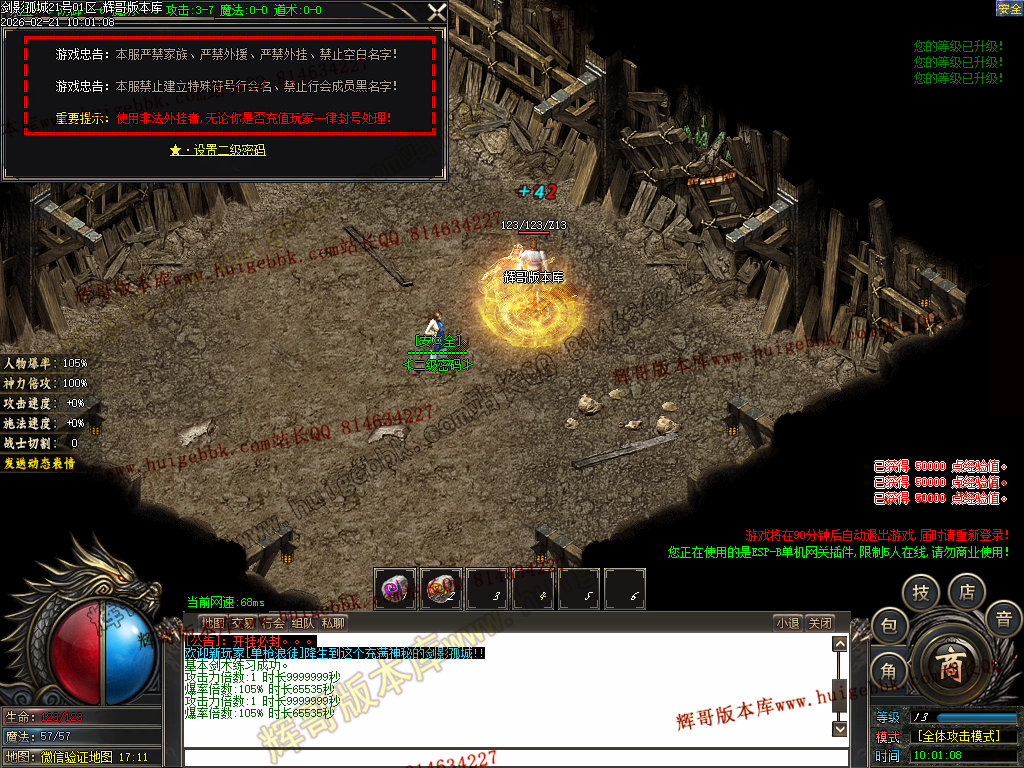
Task: Close the game warning notice panel
Action: tap(437, 12)
